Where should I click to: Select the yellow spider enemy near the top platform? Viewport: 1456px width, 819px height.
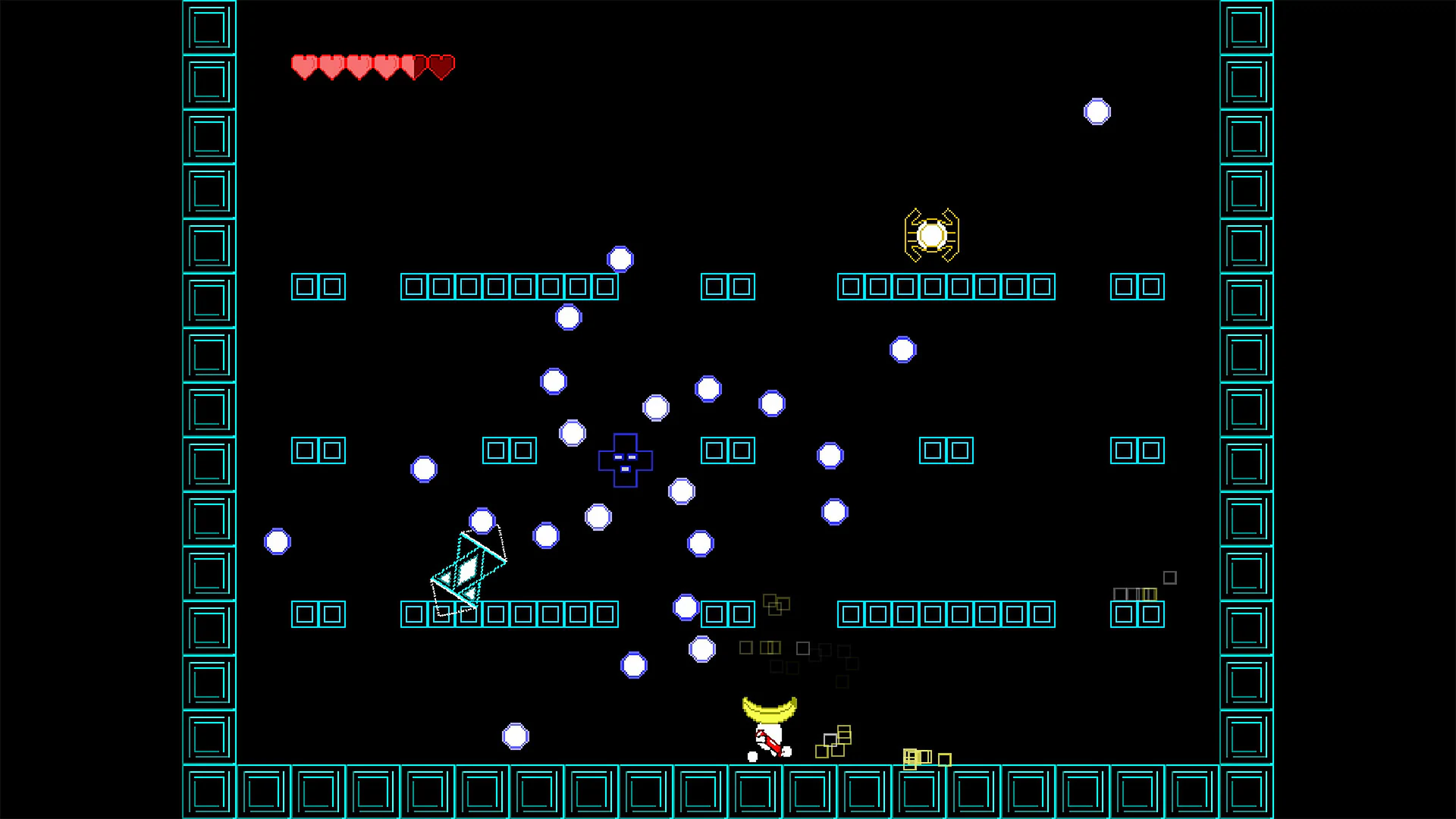[931, 234]
